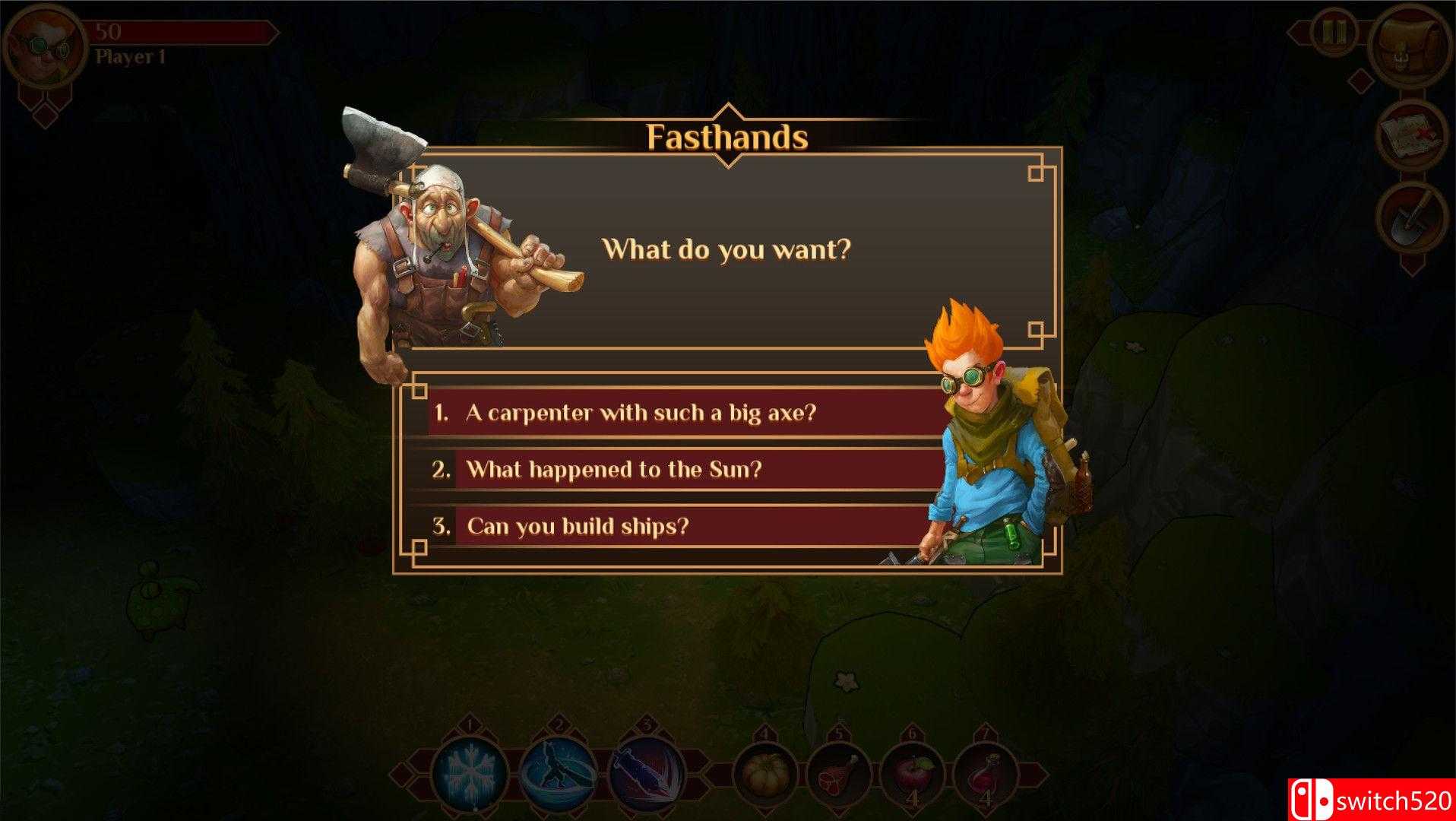Click the Fasthands dialogue title banner

click(727, 138)
